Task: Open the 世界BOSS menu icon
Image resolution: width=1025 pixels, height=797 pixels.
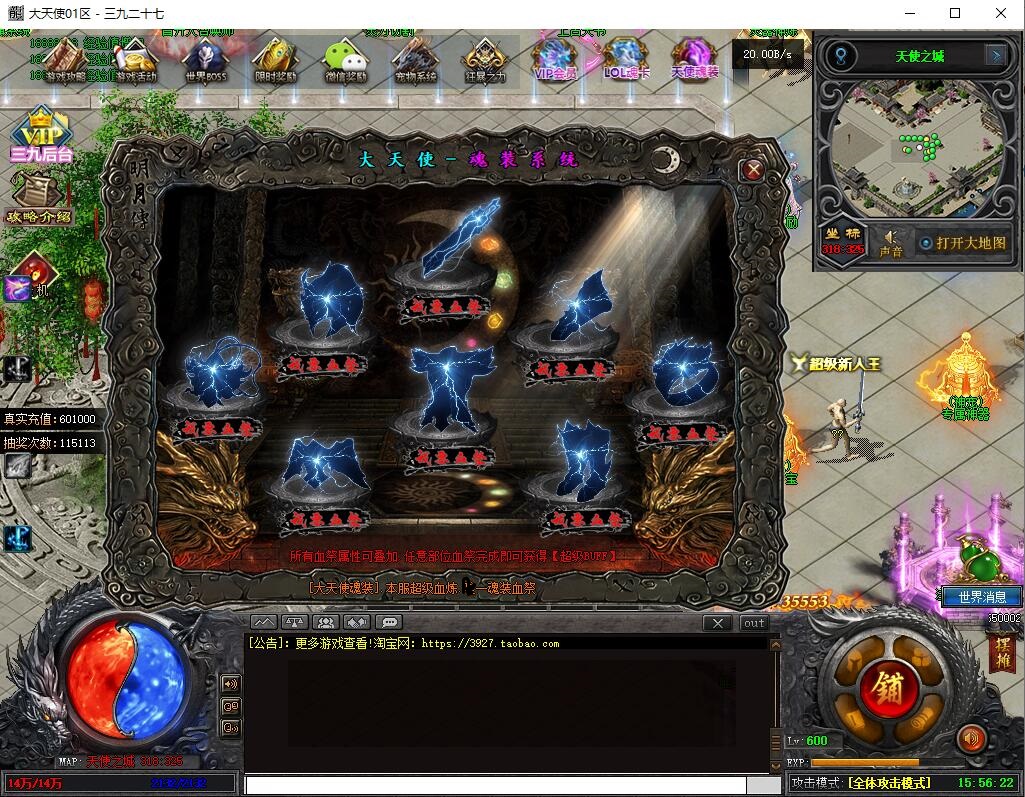Action: pos(203,60)
